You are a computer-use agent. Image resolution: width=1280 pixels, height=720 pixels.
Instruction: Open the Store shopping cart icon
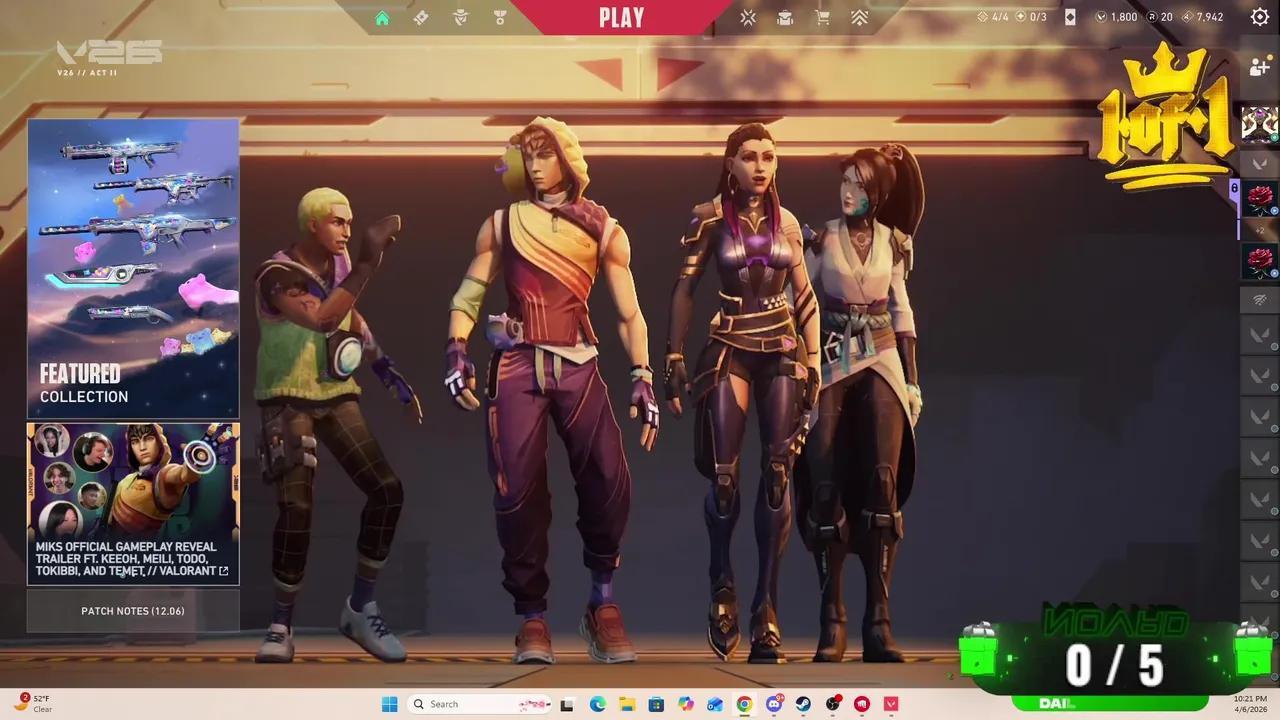(x=821, y=17)
